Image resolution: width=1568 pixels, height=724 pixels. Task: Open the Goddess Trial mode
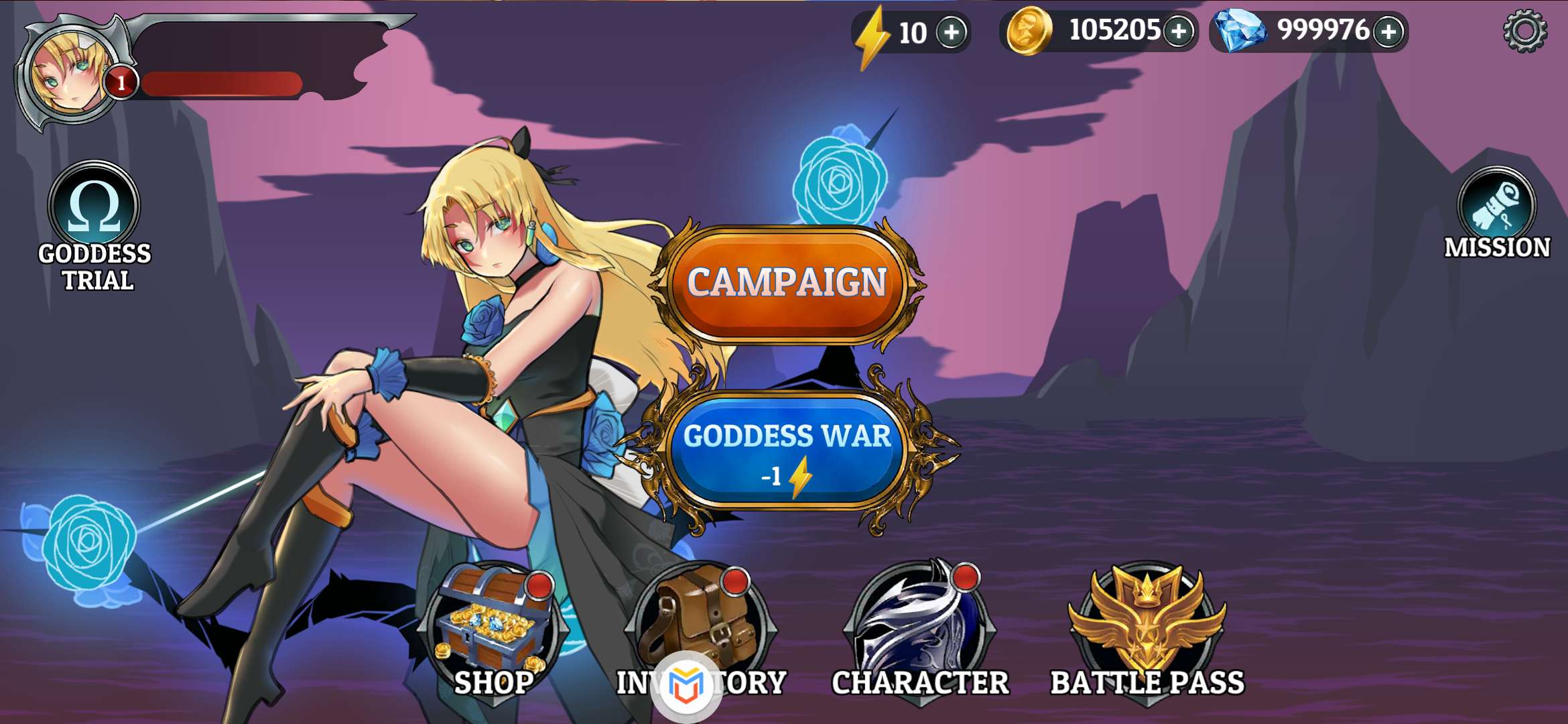pos(94,208)
